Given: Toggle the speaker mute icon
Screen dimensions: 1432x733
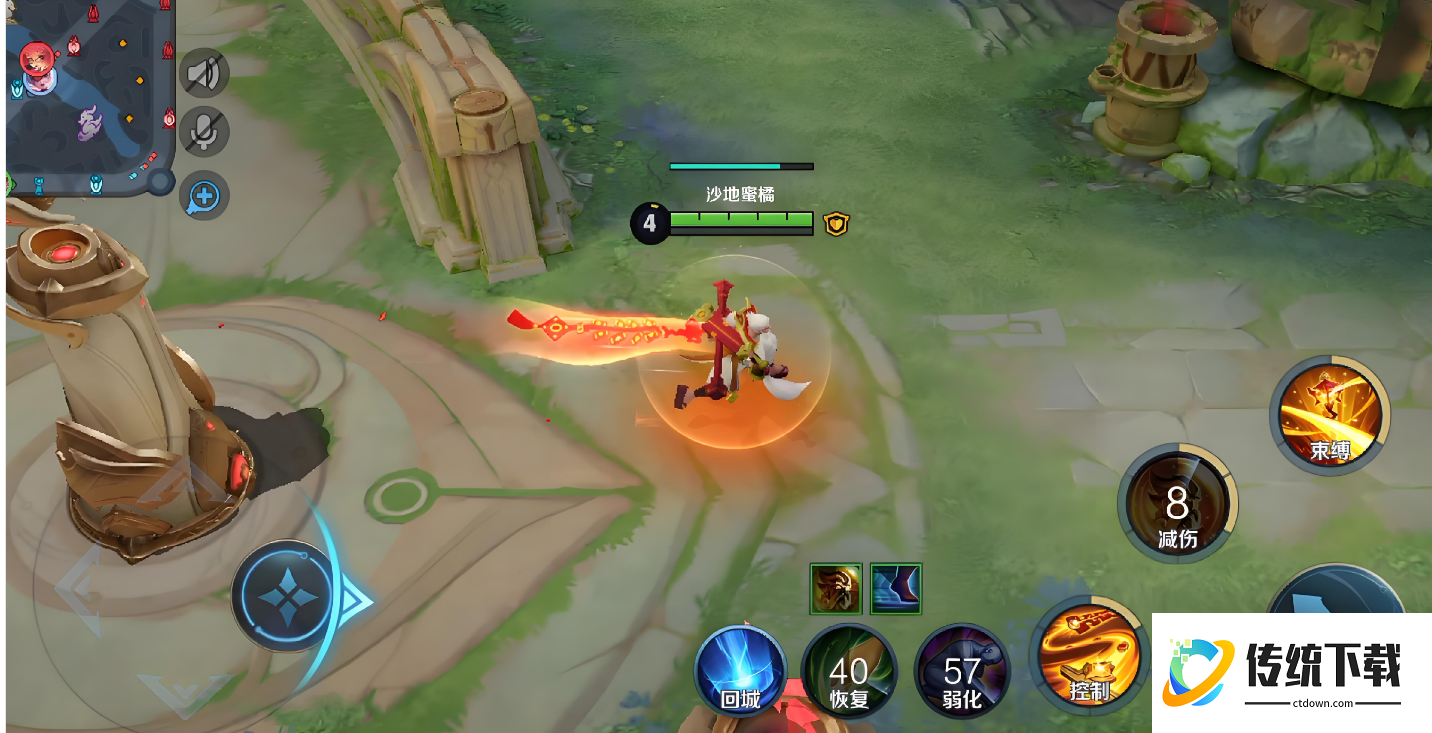Looking at the screenshot, I should pos(204,73).
